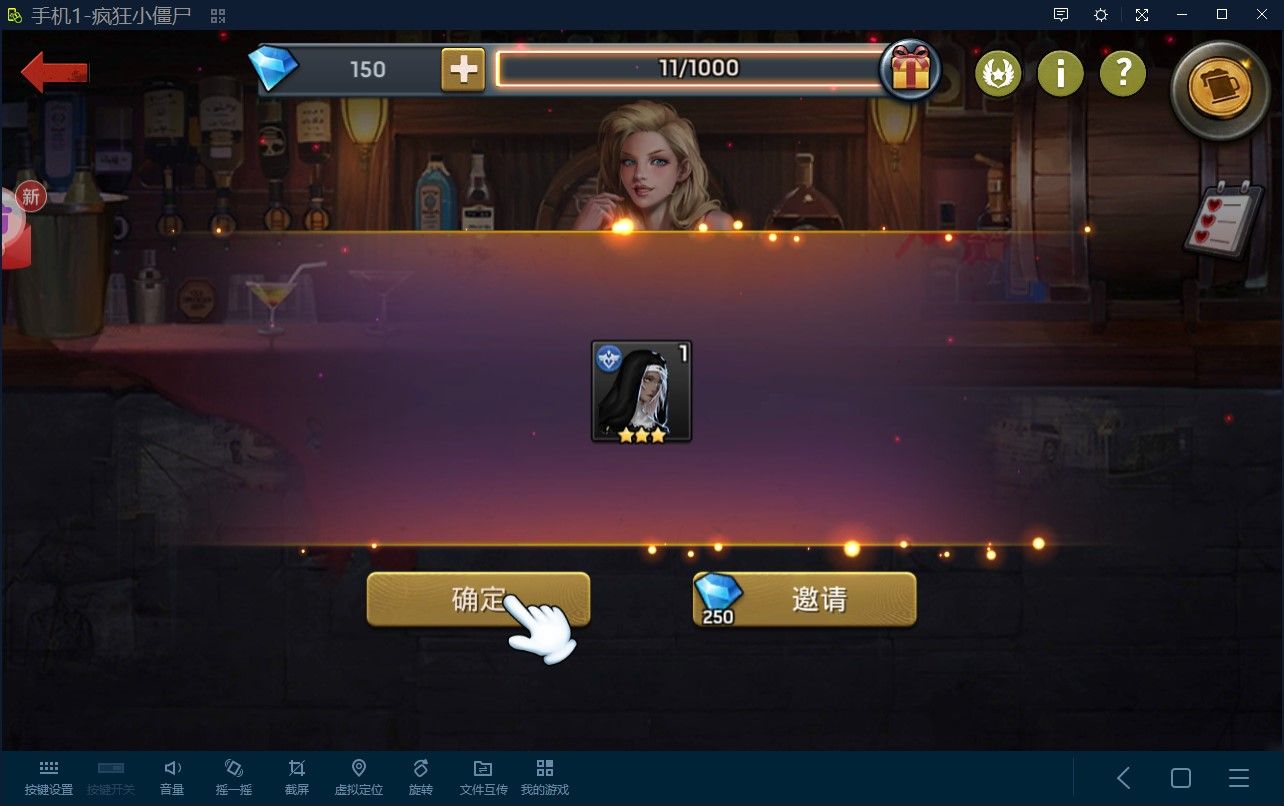Toggle screen rotation via 旋转

tap(420, 775)
